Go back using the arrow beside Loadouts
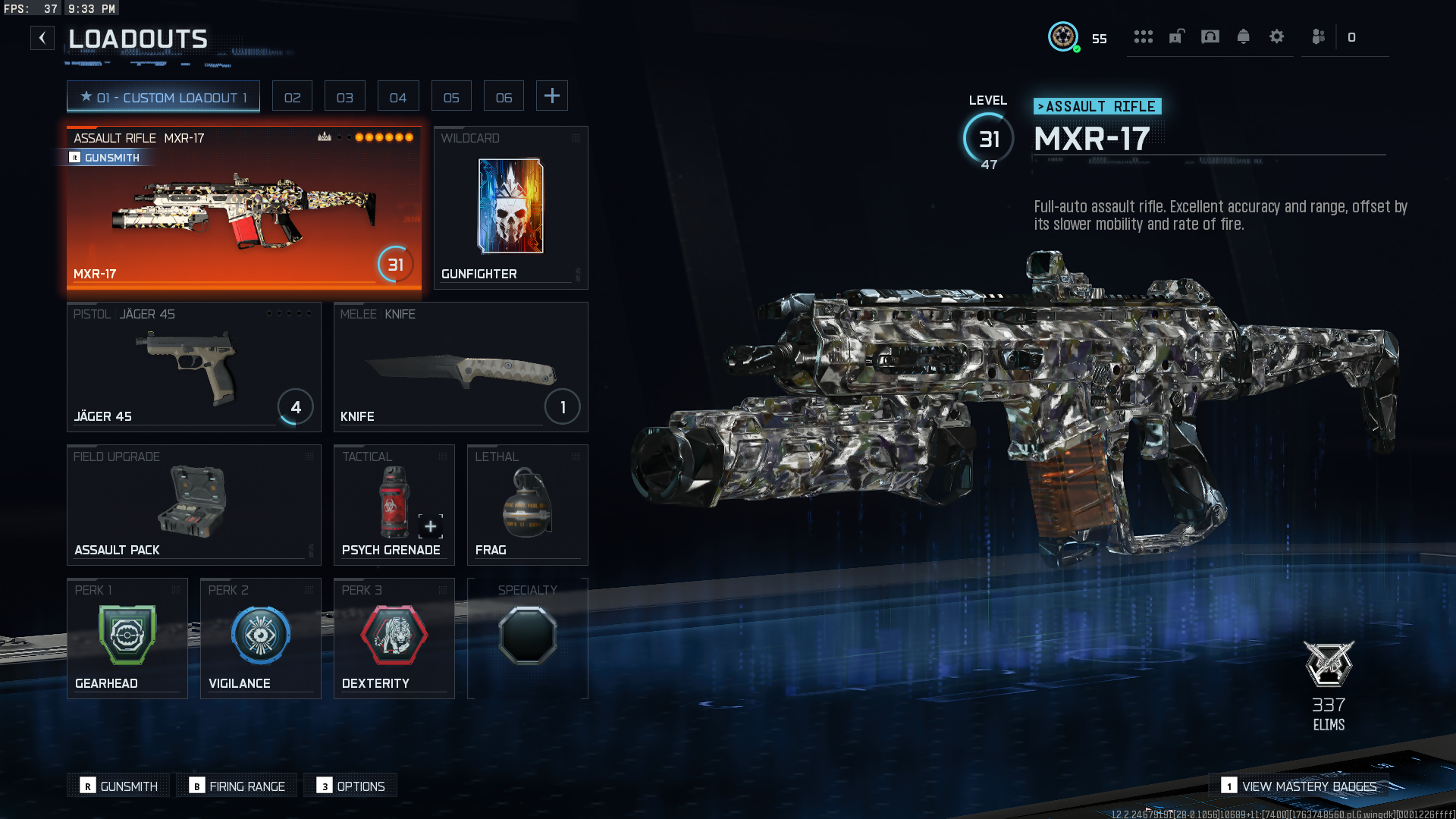This screenshot has width=1456, height=819. tap(42, 38)
